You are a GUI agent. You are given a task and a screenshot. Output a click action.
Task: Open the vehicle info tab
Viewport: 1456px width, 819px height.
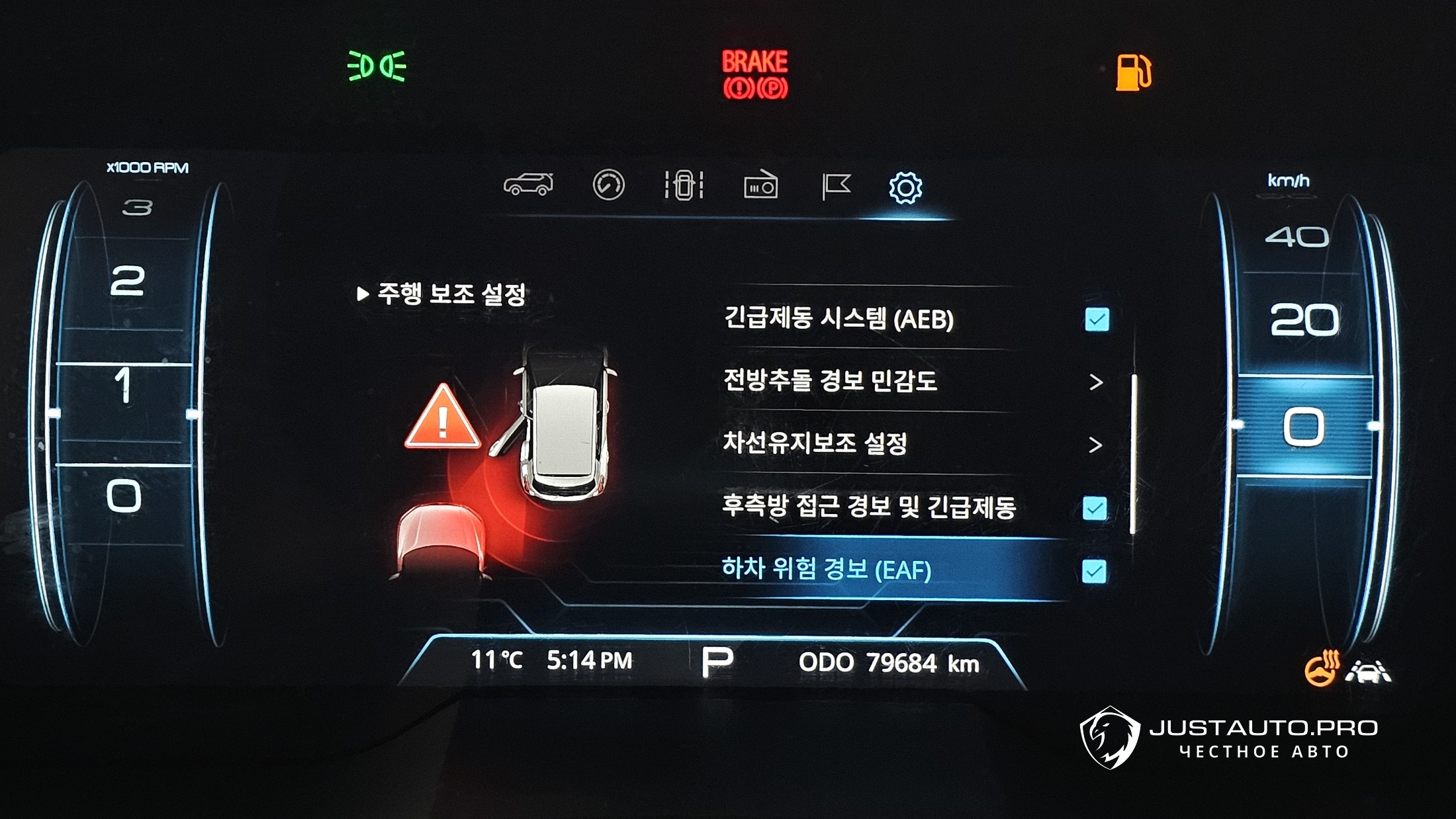528,185
